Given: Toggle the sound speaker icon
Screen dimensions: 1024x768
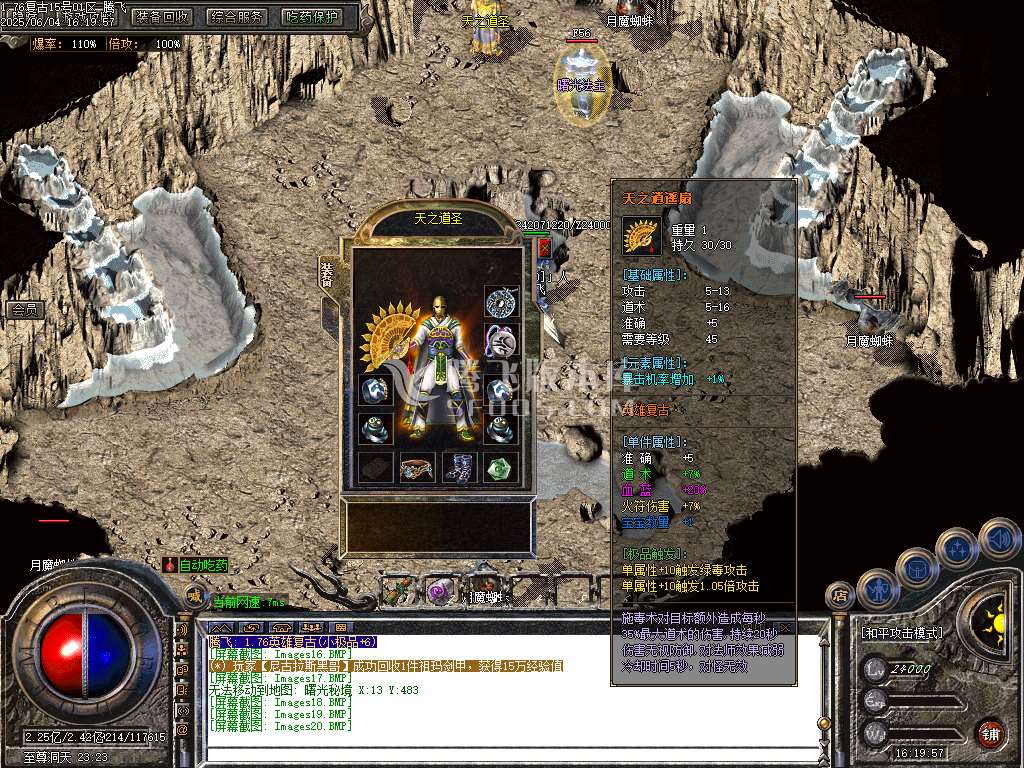Looking at the screenshot, I should pos(998,537).
